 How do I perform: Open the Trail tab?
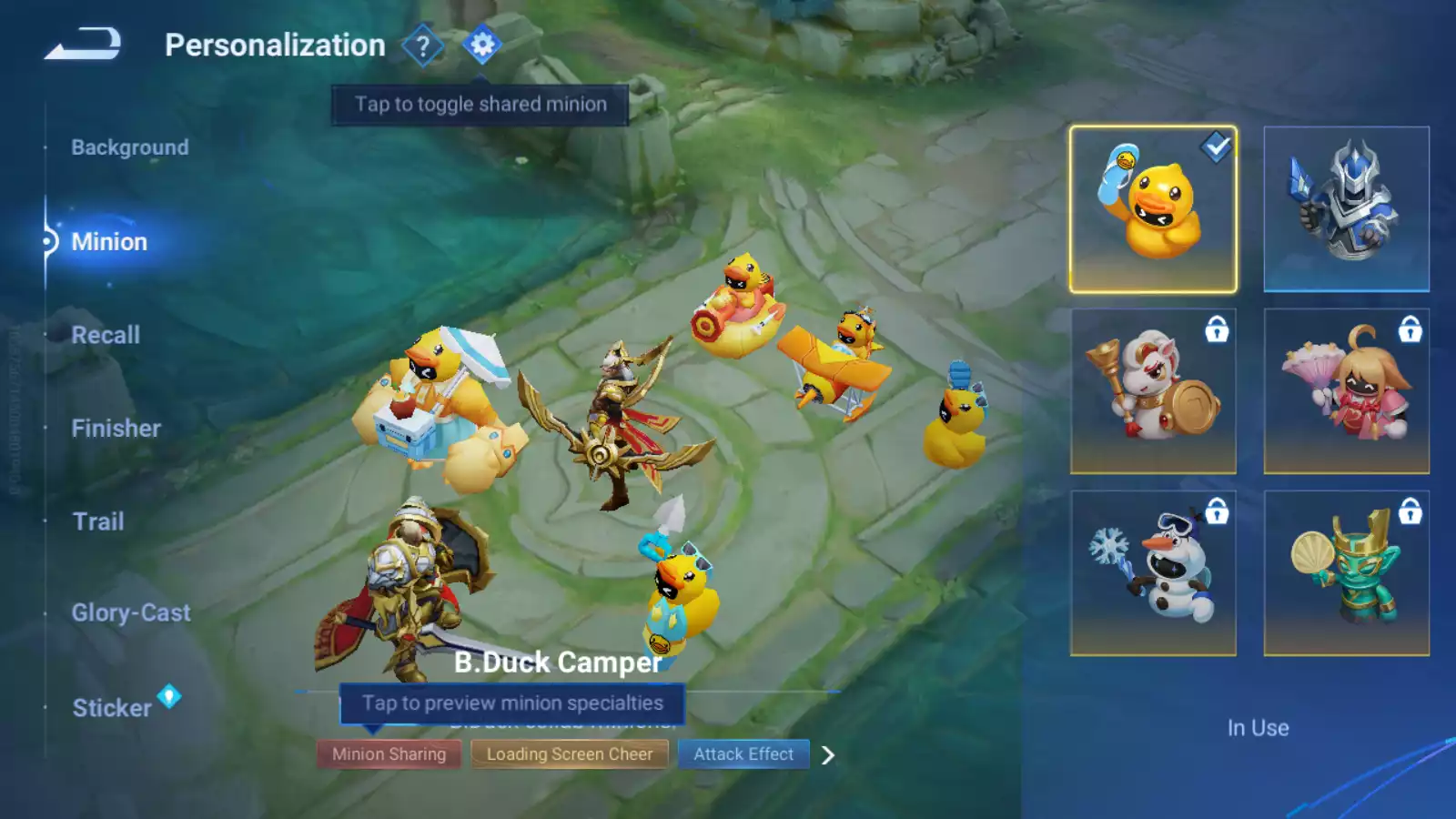pyautogui.click(x=98, y=521)
